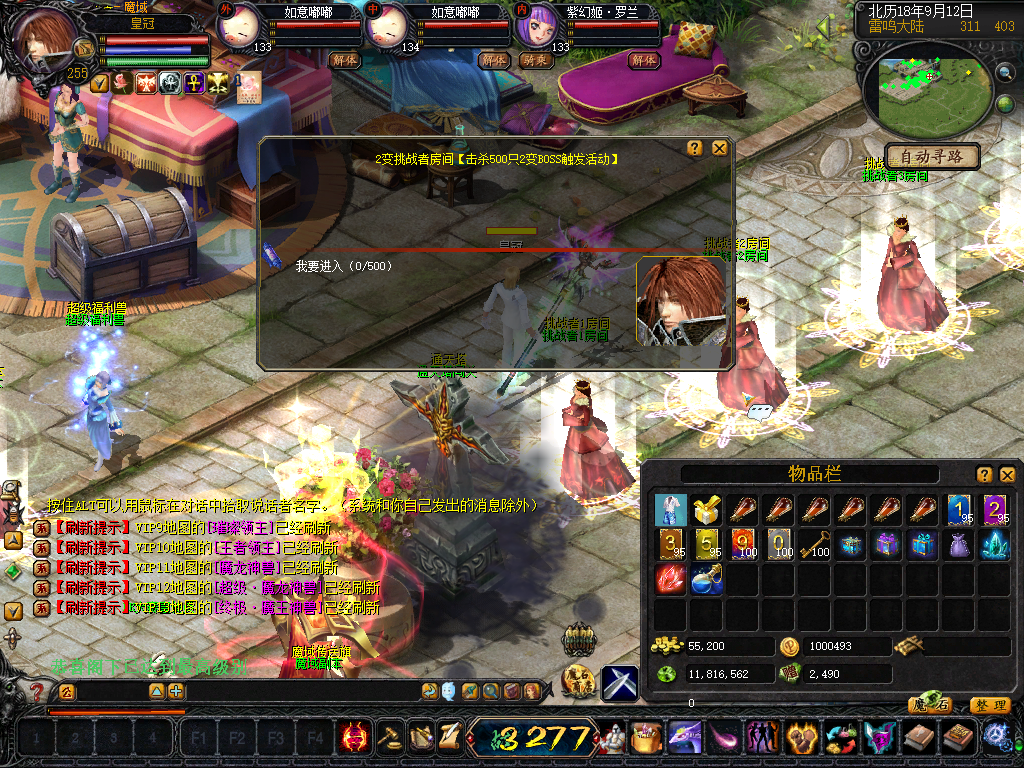Close the 物品栏 inventory panel

pyautogui.click(x=1007, y=475)
